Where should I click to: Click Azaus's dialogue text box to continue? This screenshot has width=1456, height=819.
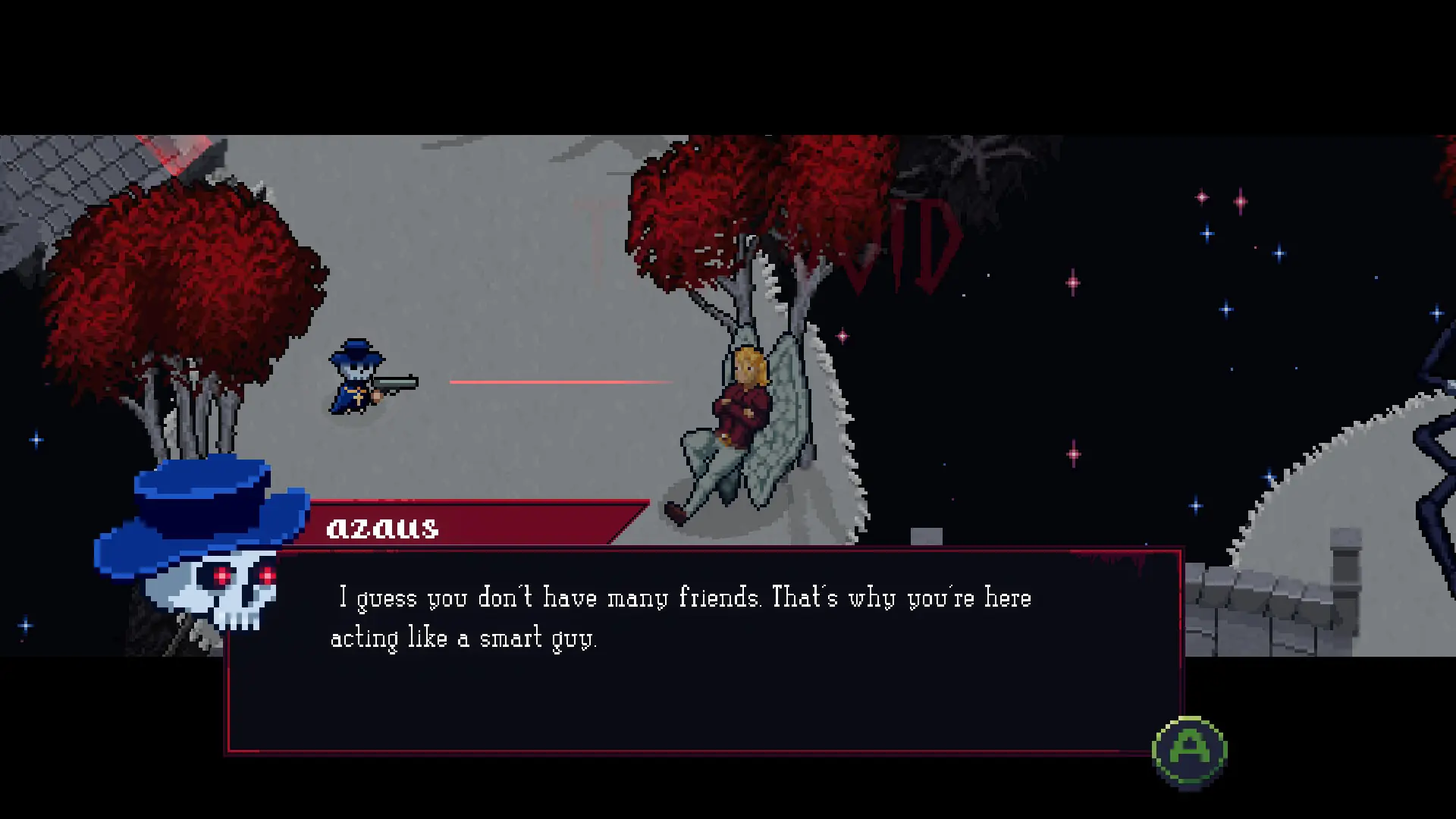click(704, 652)
